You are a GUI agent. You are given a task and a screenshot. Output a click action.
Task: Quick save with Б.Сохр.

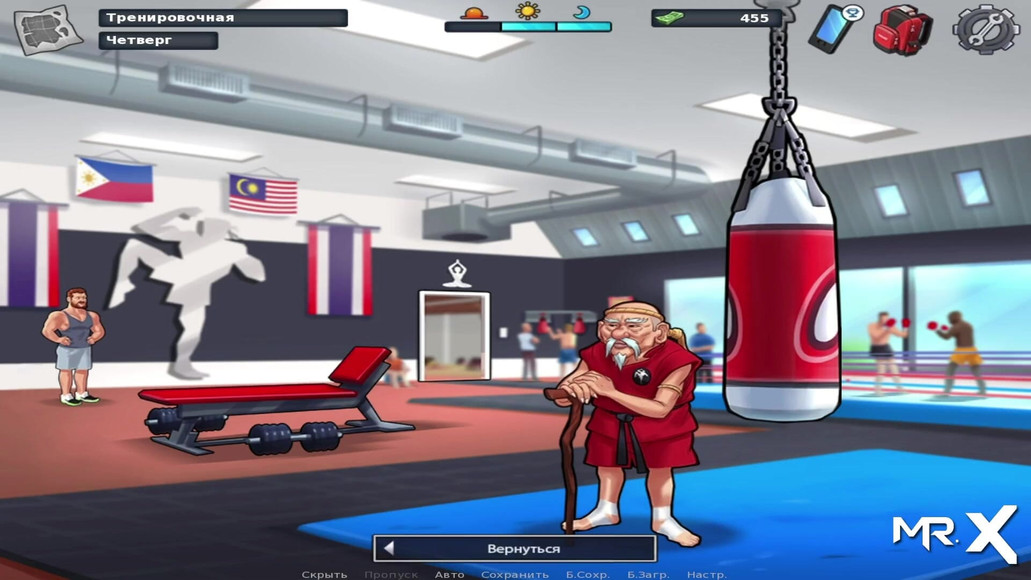[x=588, y=574]
